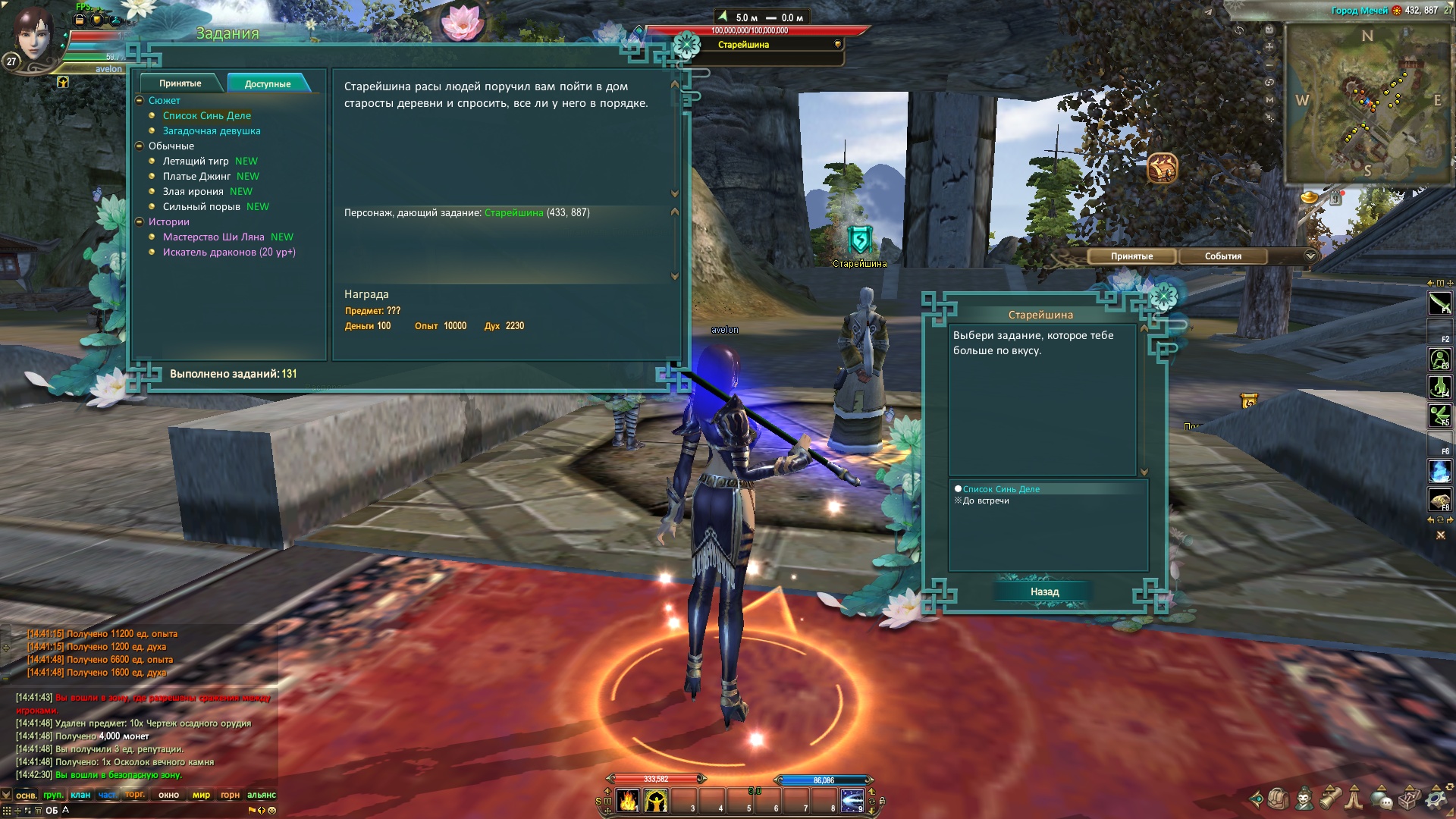This screenshot has width=1456, height=819.
Task: Collapse the Сюжет quest category
Action: [140, 101]
